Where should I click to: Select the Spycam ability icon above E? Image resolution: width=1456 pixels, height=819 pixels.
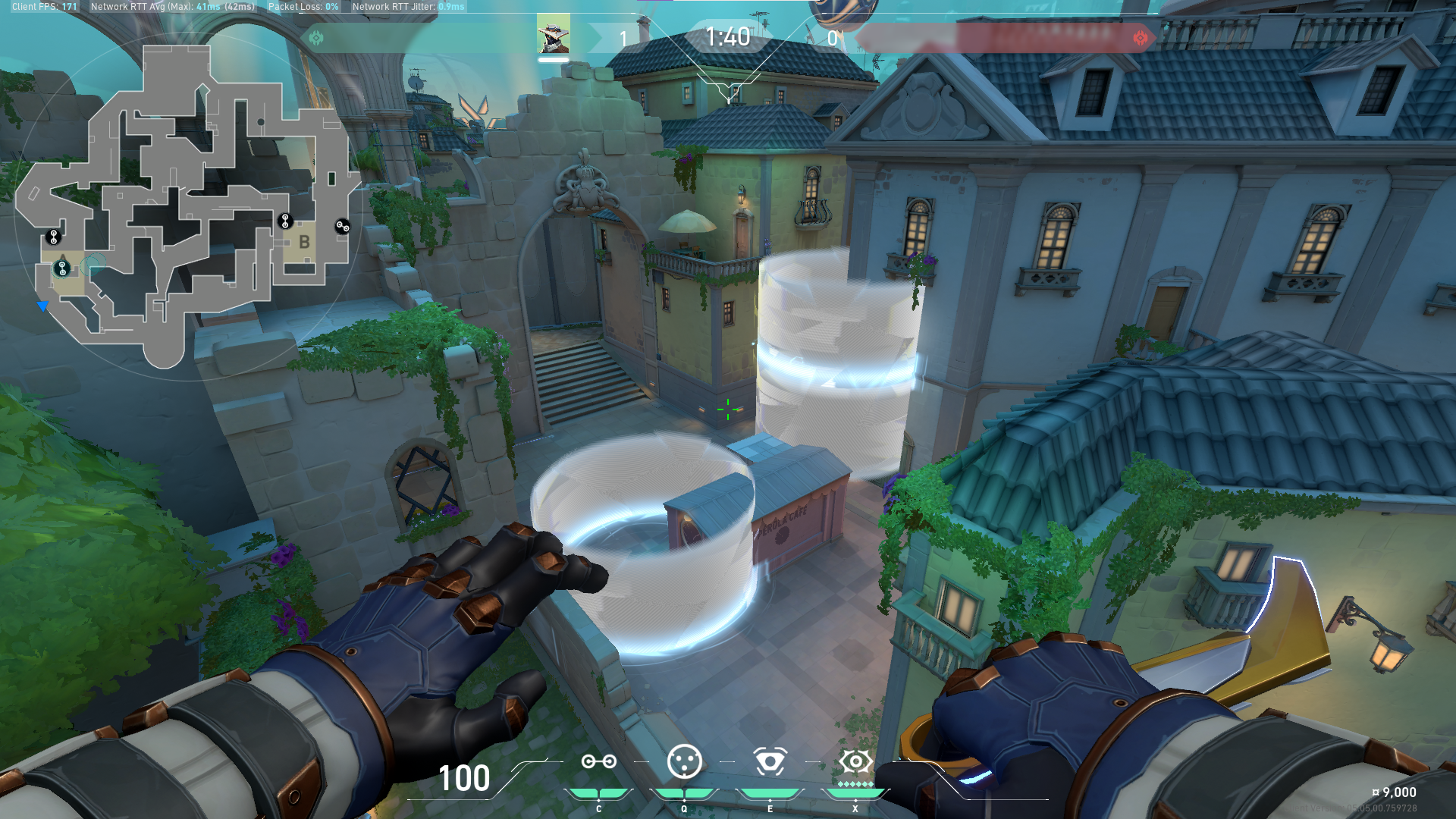tap(770, 761)
